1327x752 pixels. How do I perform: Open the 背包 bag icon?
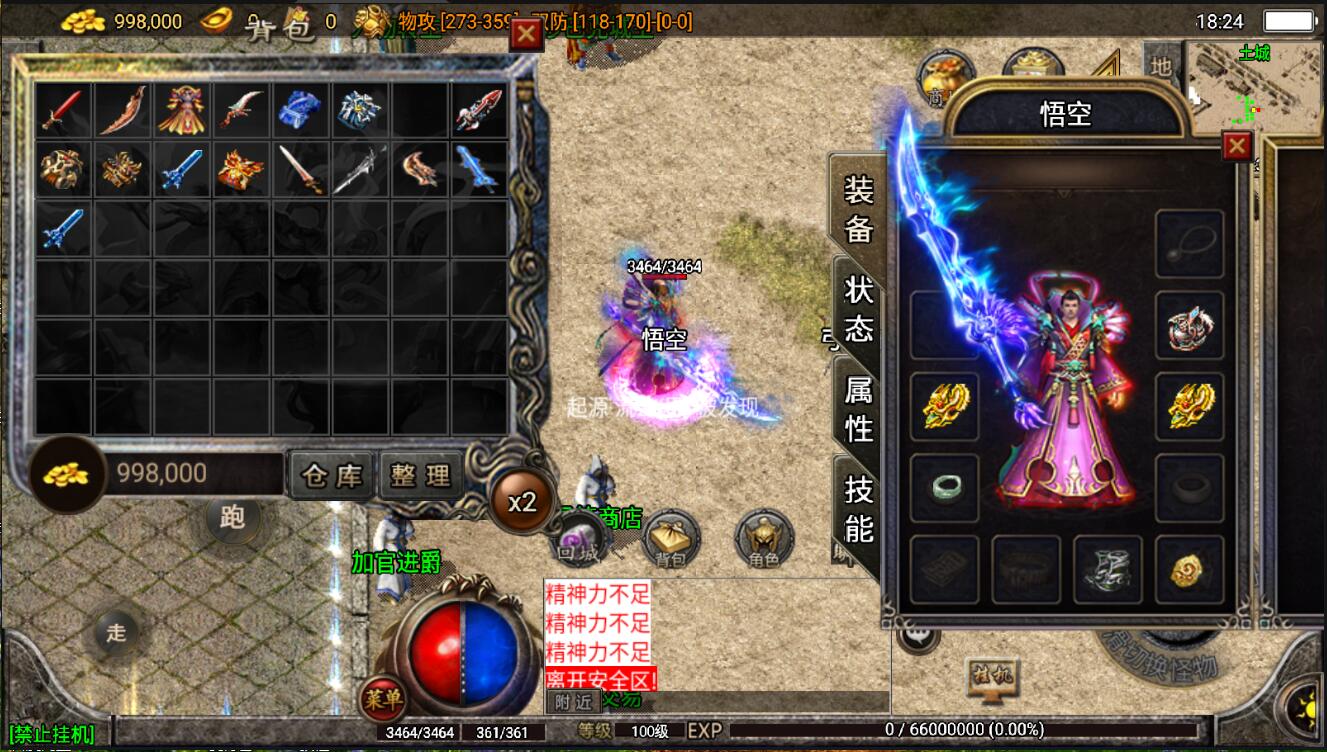pyautogui.click(x=668, y=541)
